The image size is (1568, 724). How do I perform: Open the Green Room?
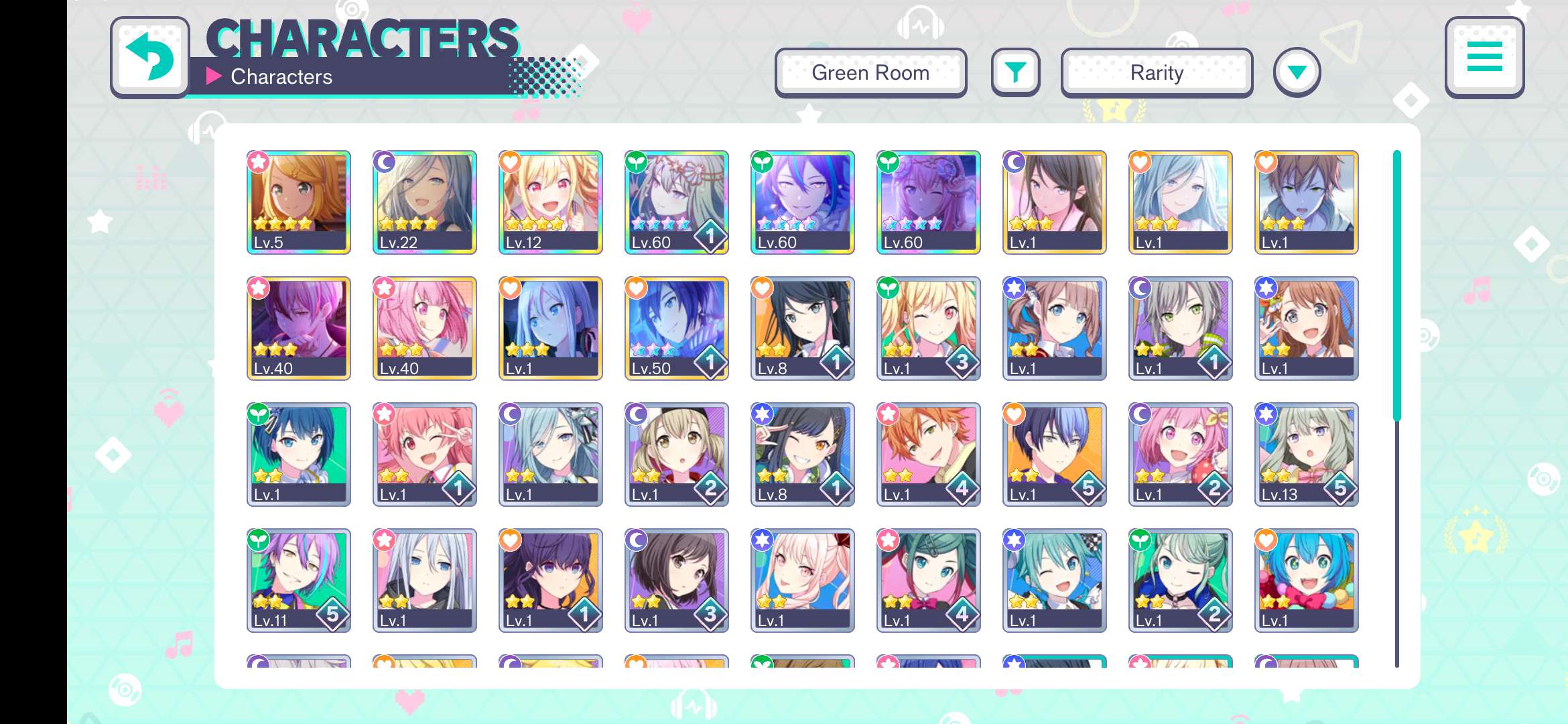point(870,72)
